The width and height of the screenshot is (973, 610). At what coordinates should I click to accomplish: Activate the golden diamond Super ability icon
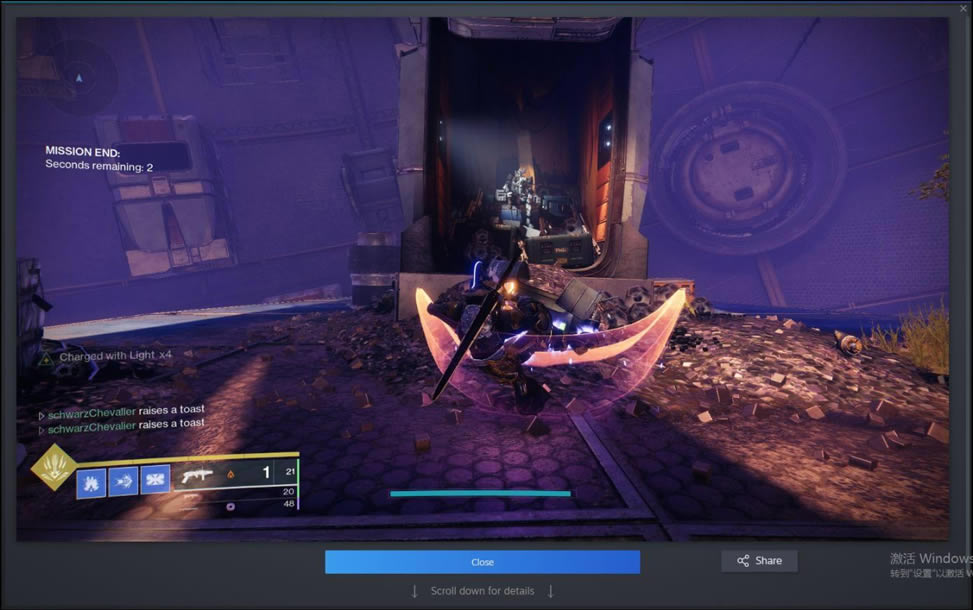54,466
